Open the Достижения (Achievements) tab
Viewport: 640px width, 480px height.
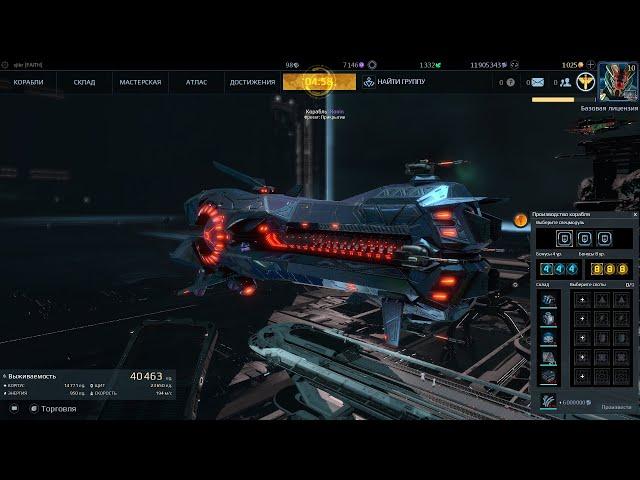pyautogui.click(x=252, y=82)
